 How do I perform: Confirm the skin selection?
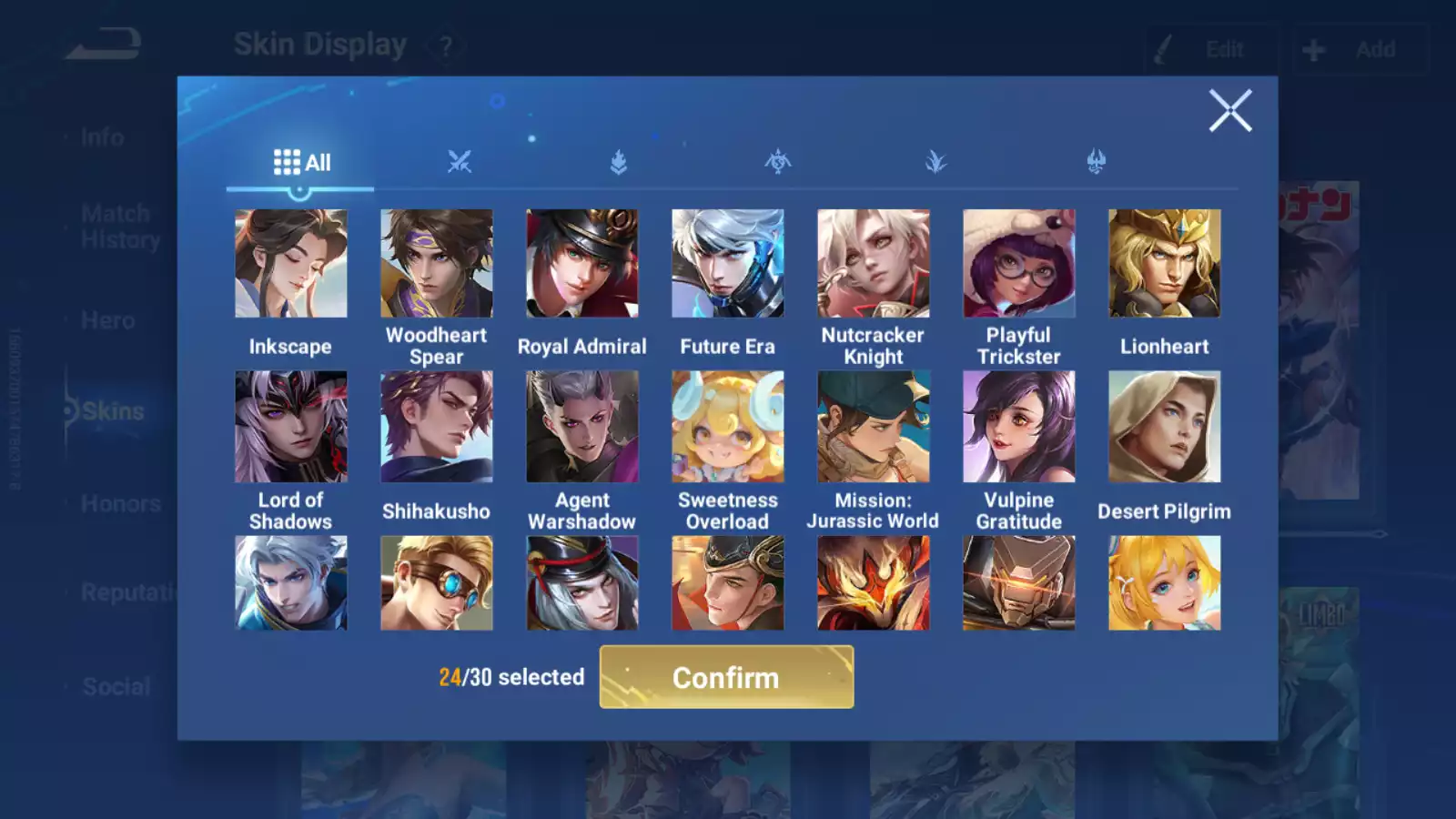point(726,677)
